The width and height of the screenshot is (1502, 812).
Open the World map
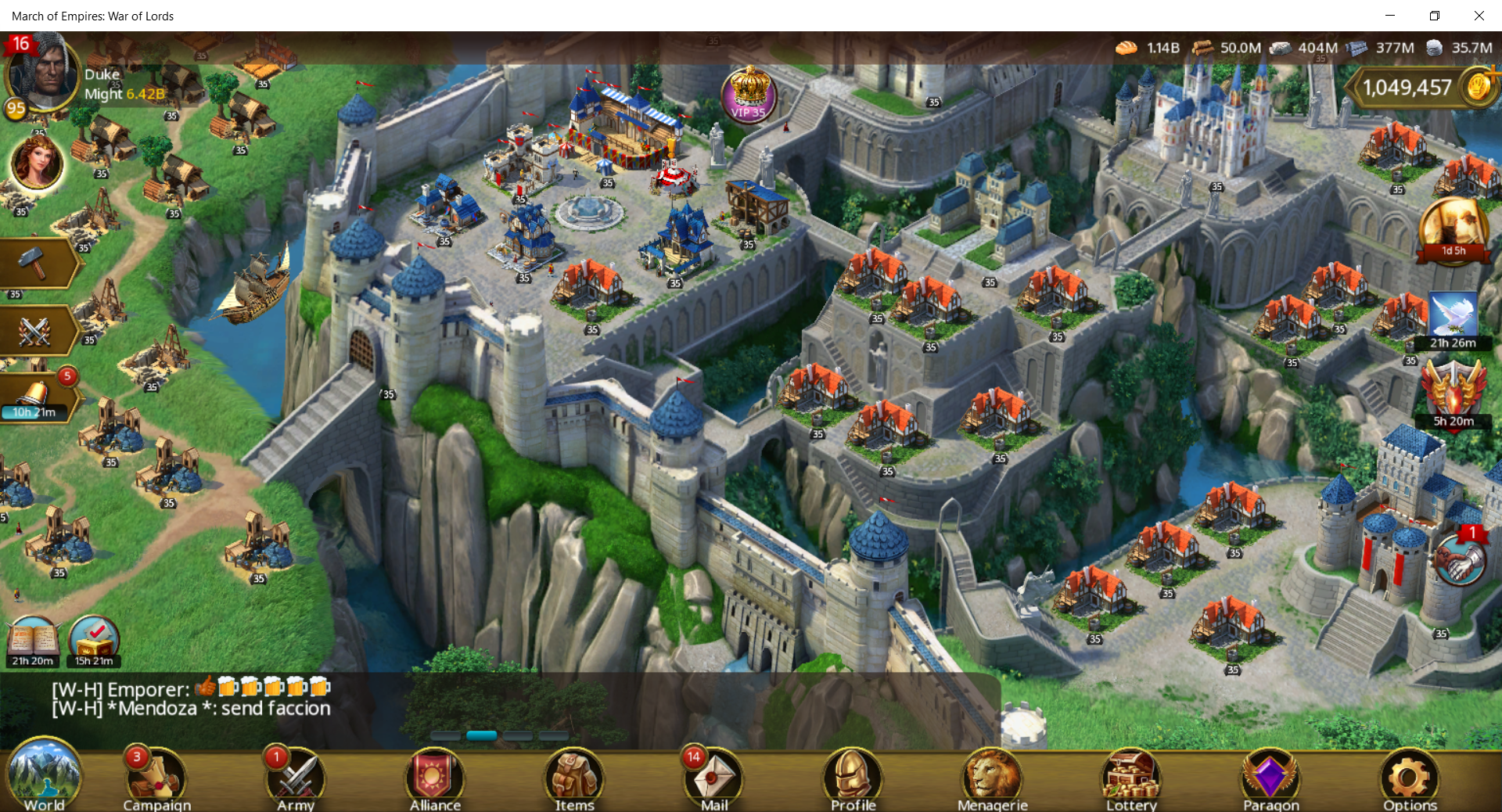[x=44, y=776]
